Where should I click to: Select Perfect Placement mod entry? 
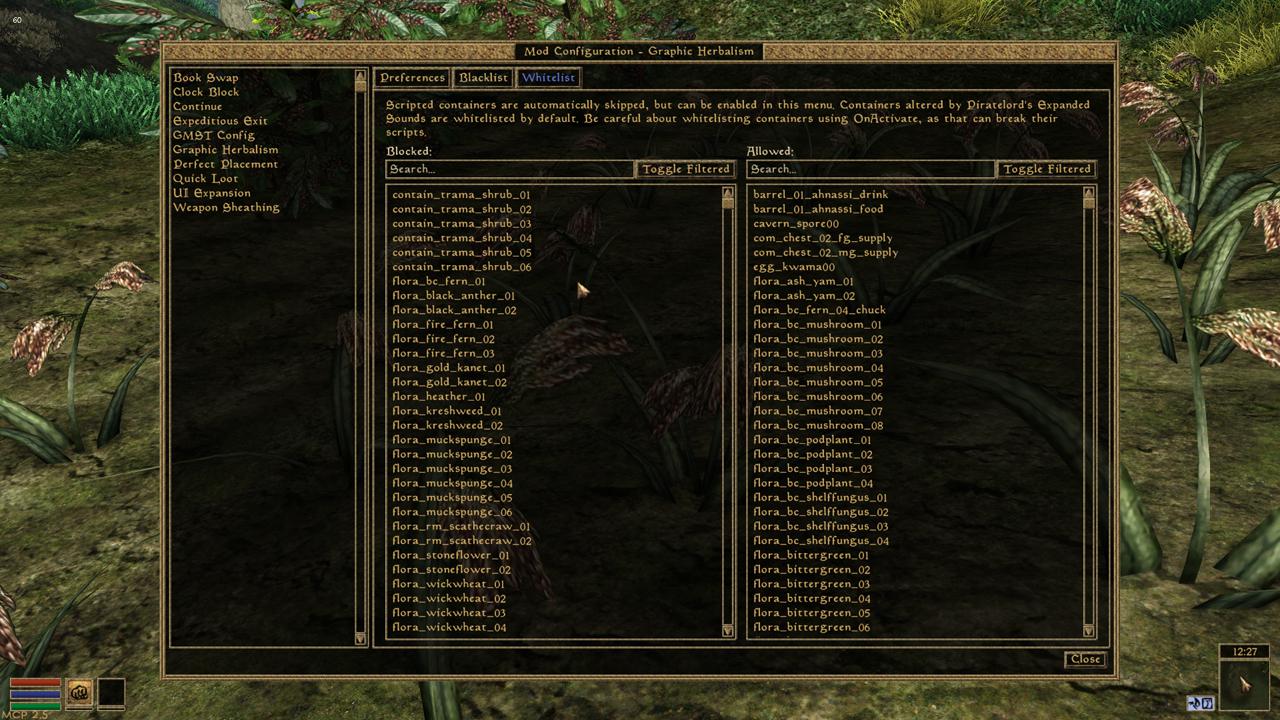225,164
